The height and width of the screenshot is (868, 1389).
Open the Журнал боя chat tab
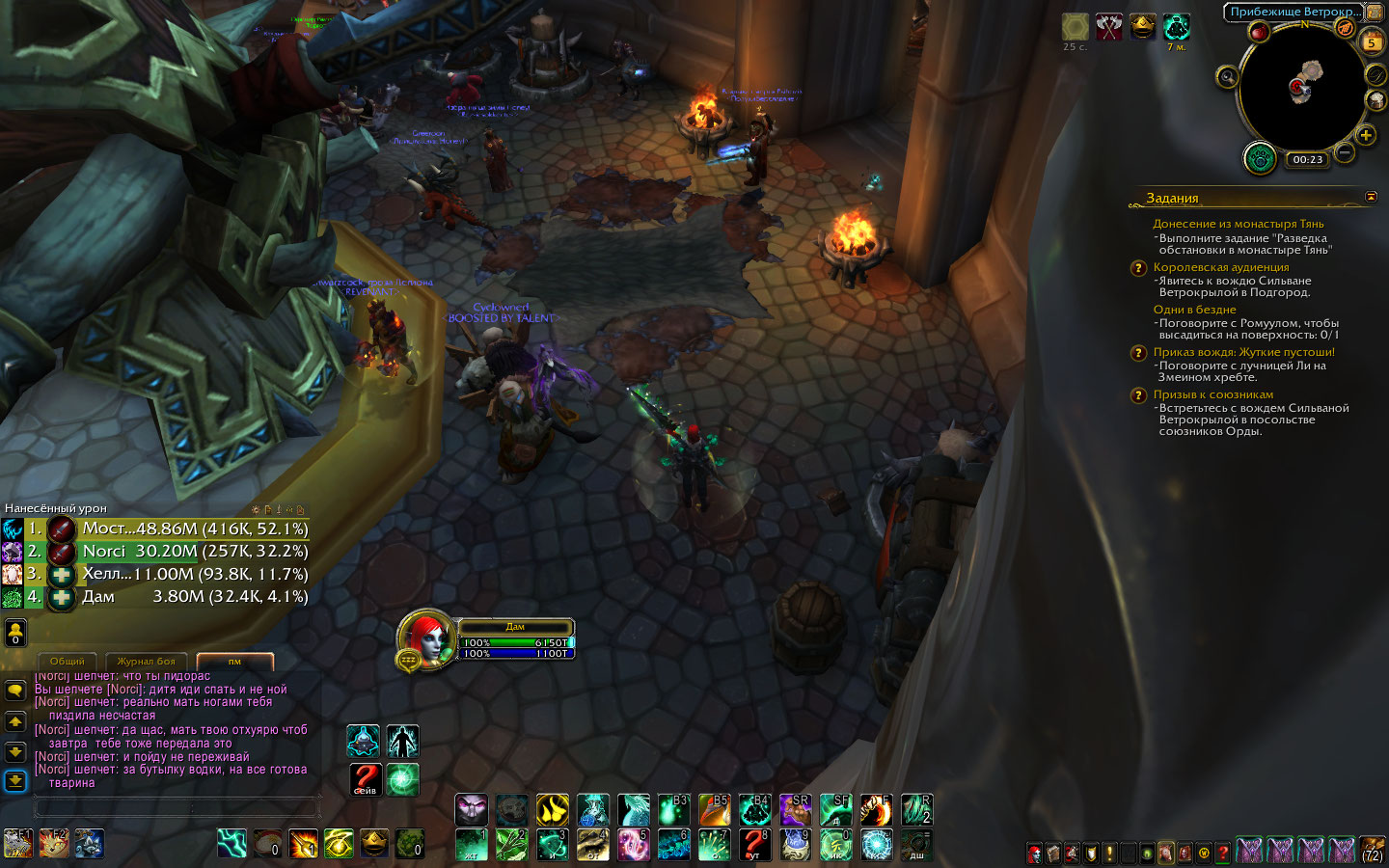pyautogui.click(x=147, y=662)
